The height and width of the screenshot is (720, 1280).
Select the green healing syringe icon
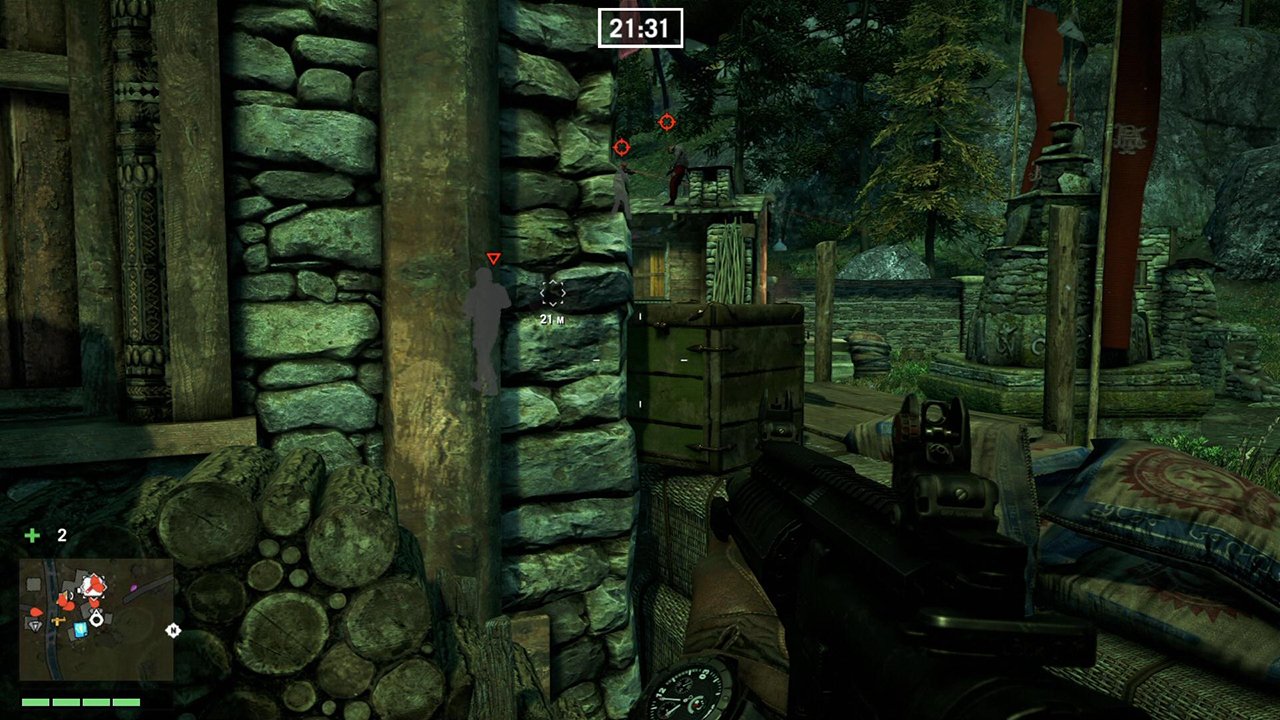[x=32, y=536]
